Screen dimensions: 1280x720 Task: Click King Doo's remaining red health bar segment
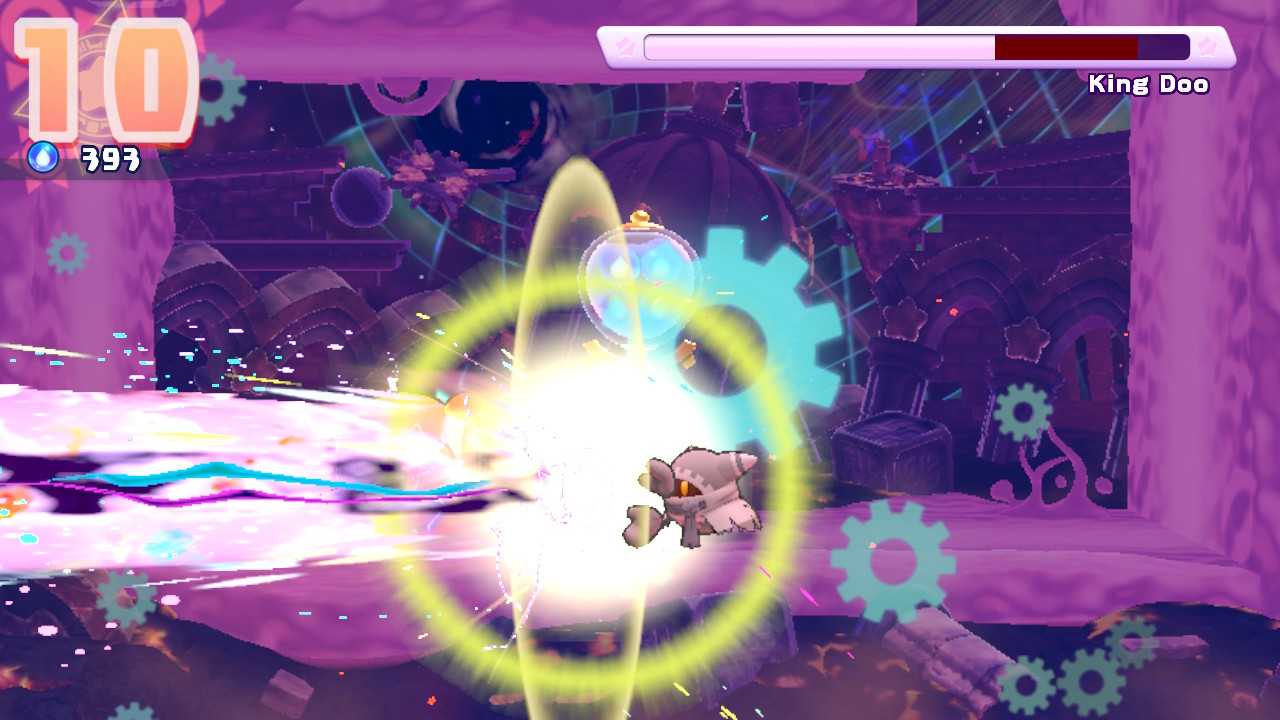(1065, 45)
